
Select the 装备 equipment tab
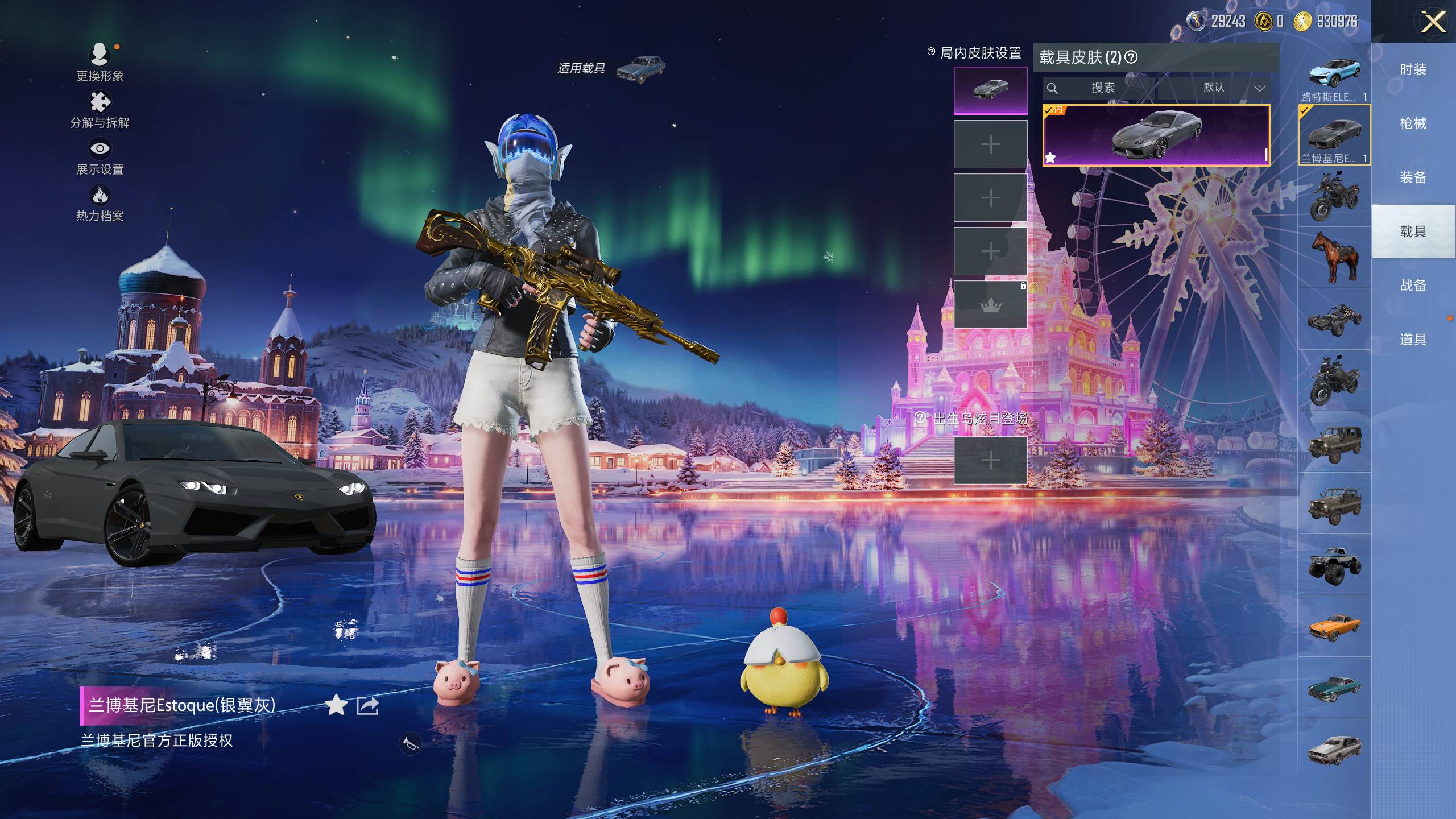[1413, 177]
